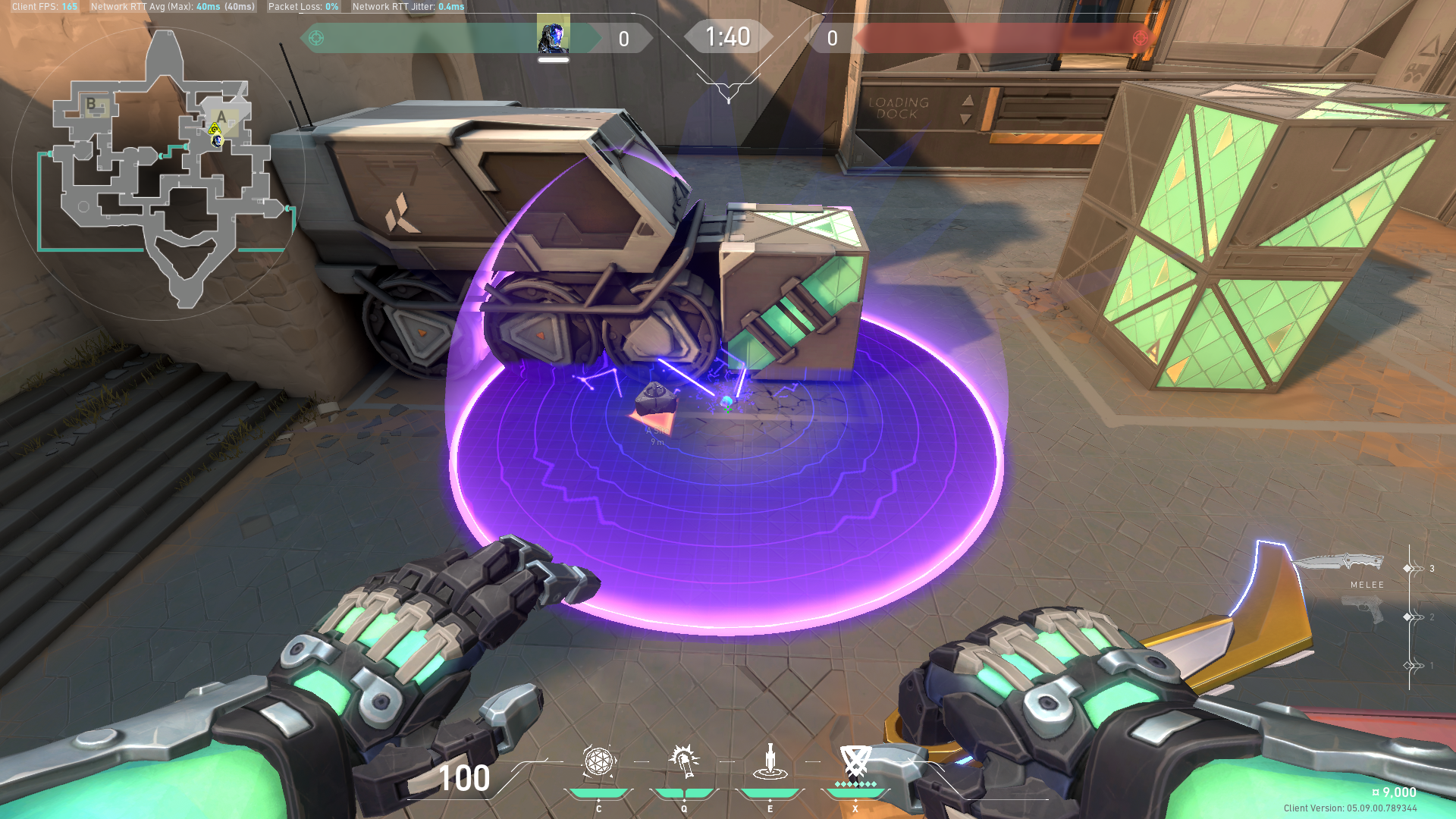The height and width of the screenshot is (819, 1456).
Task: Select the Alarmbot ability icon
Action: pyautogui.click(x=684, y=761)
